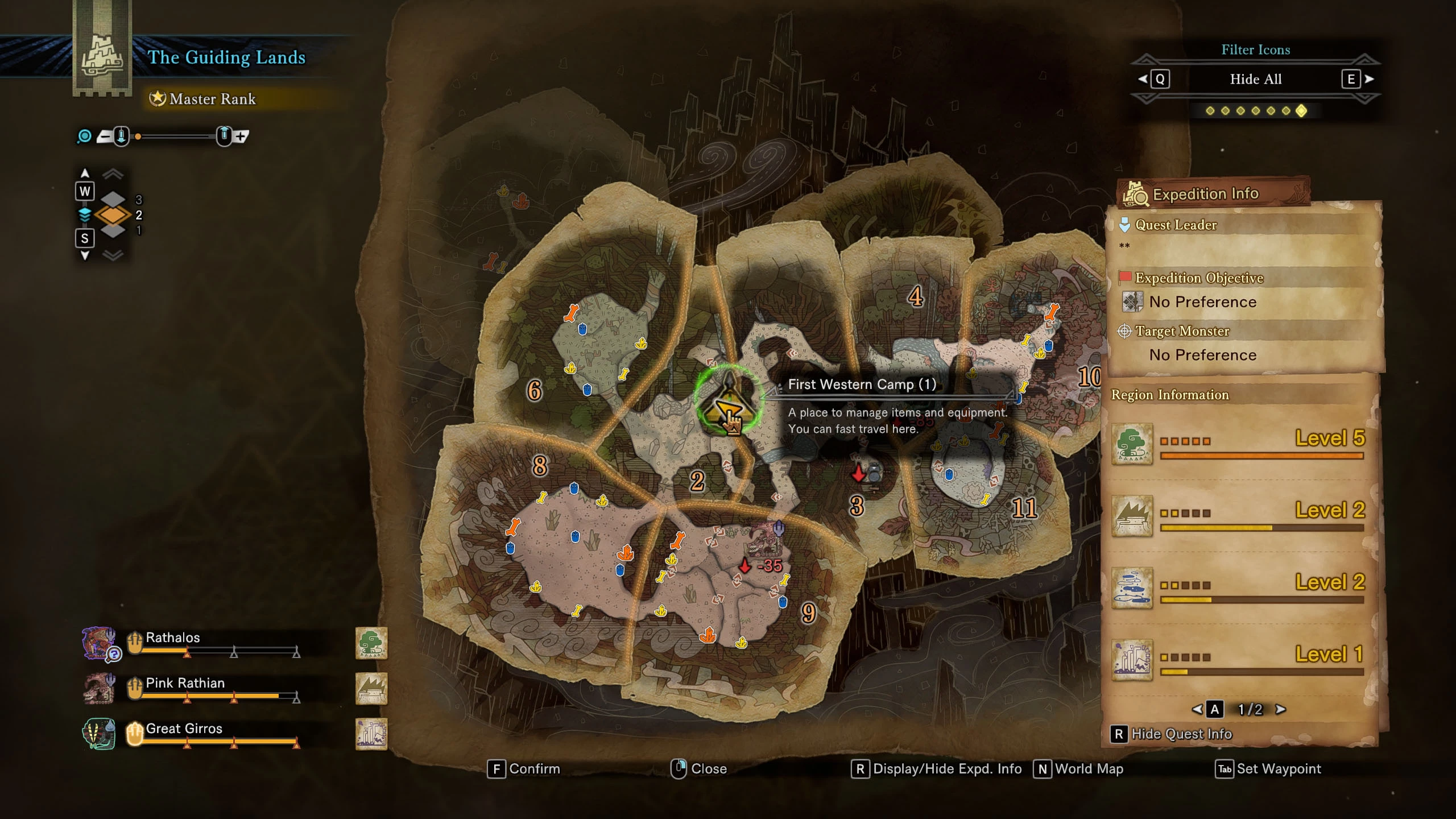Go to next Region Information page

click(x=1281, y=709)
